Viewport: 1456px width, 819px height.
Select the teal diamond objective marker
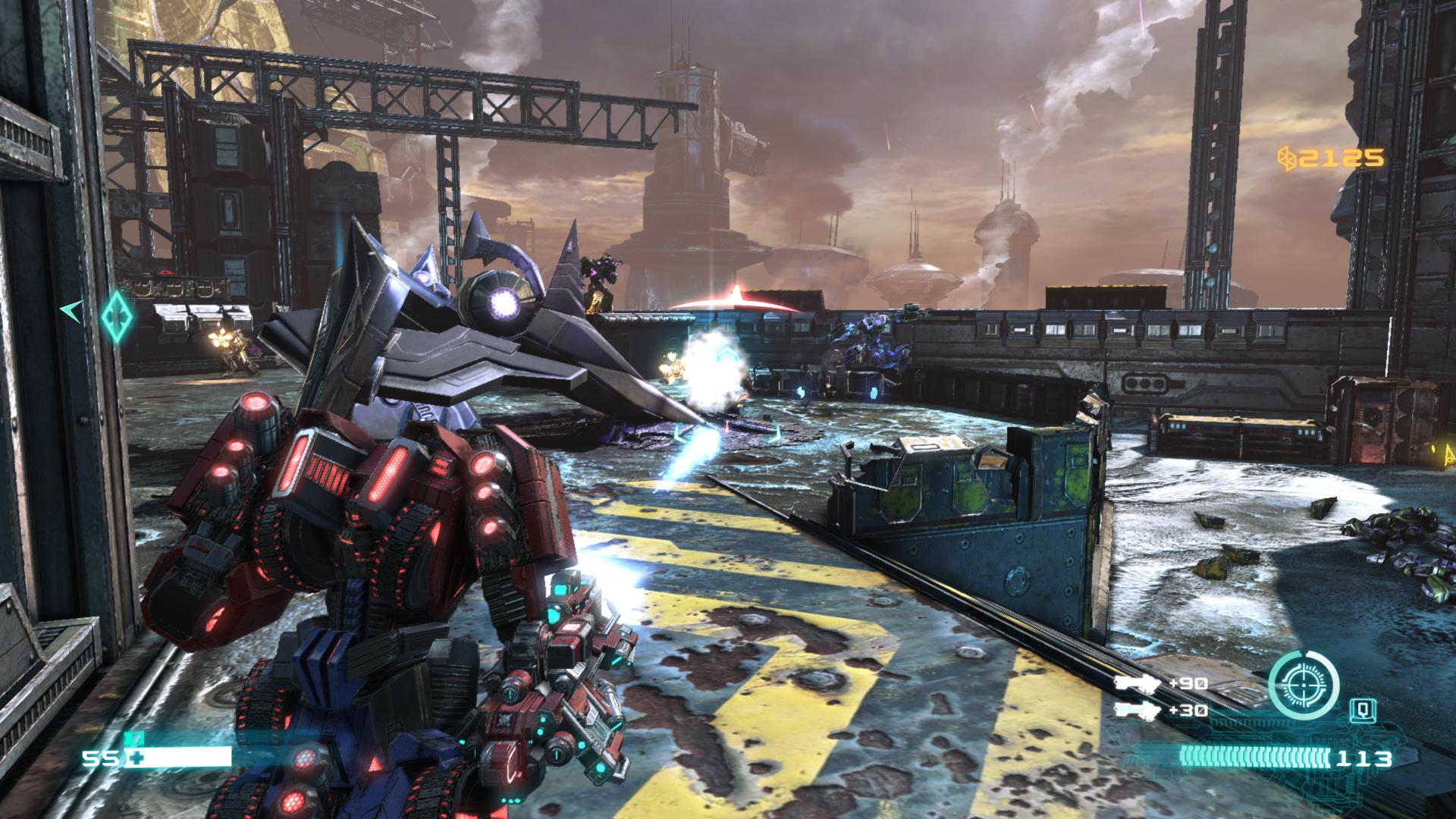point(118,315)
